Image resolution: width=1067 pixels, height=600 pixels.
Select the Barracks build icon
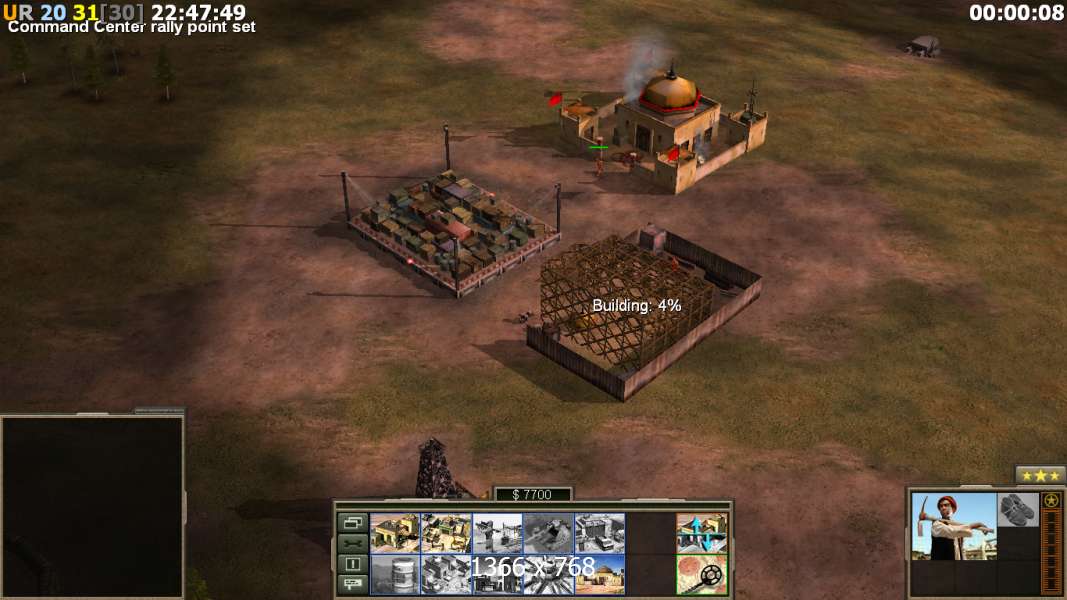pyautogui.click(x=395, y=533)
